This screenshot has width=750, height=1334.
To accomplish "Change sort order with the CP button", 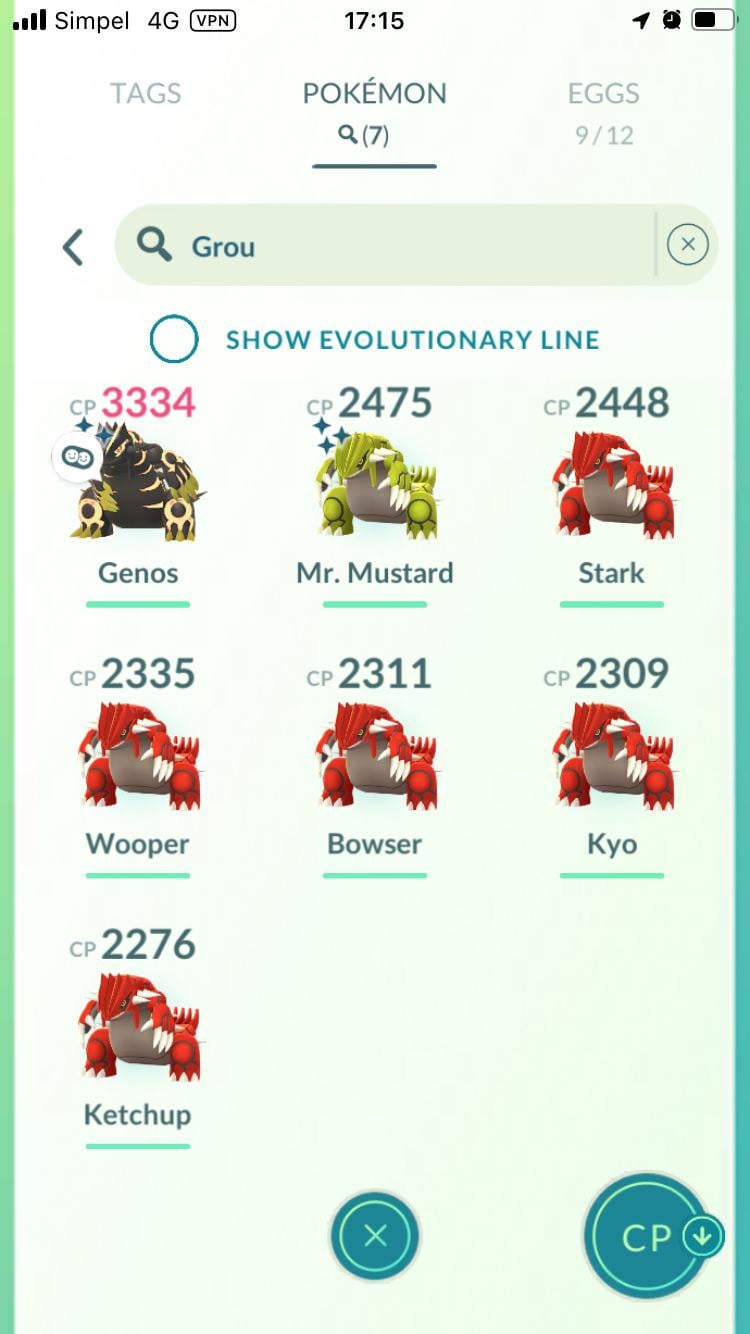I will point(648,1237).
